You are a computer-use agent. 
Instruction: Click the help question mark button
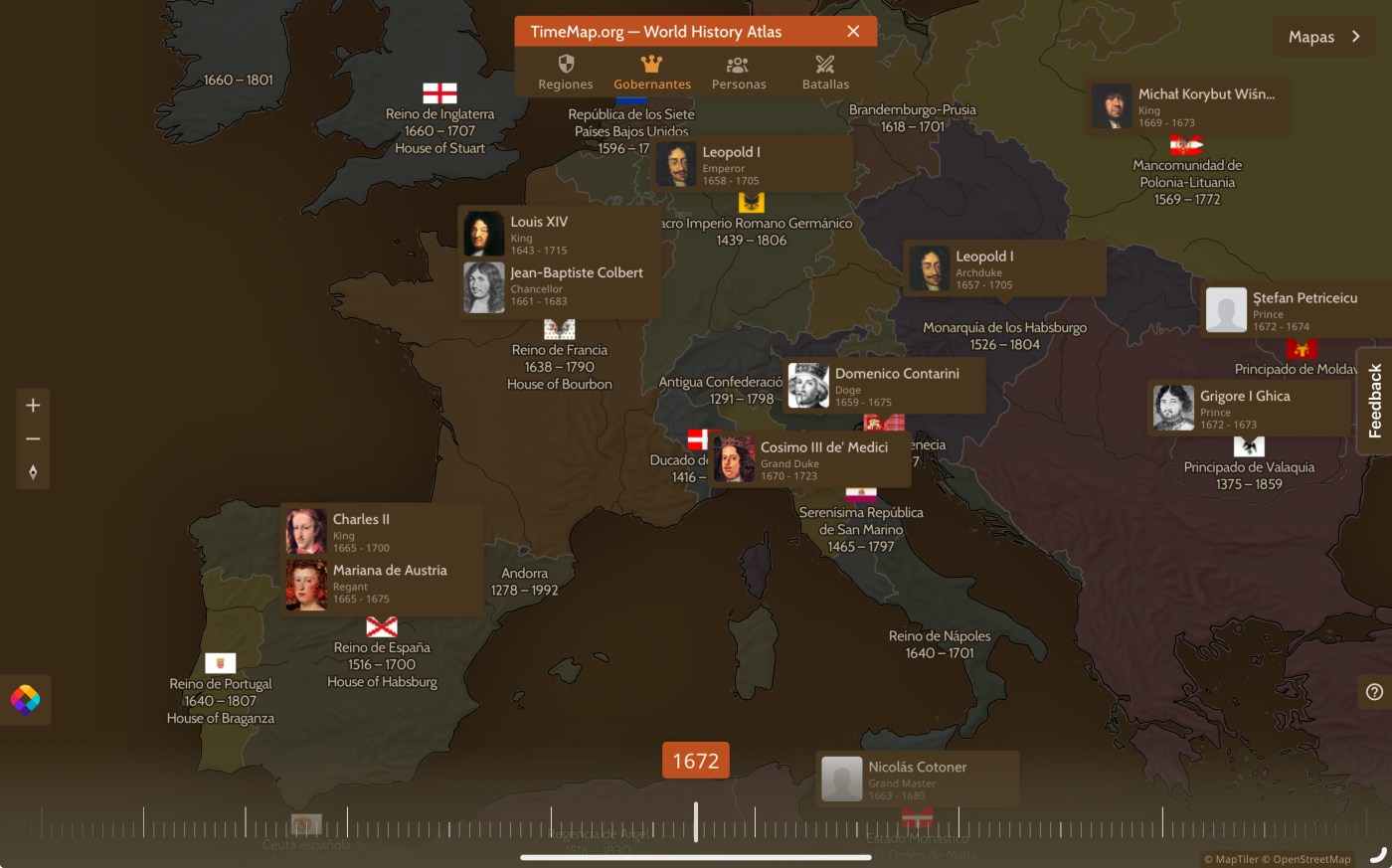(1374, 692)
